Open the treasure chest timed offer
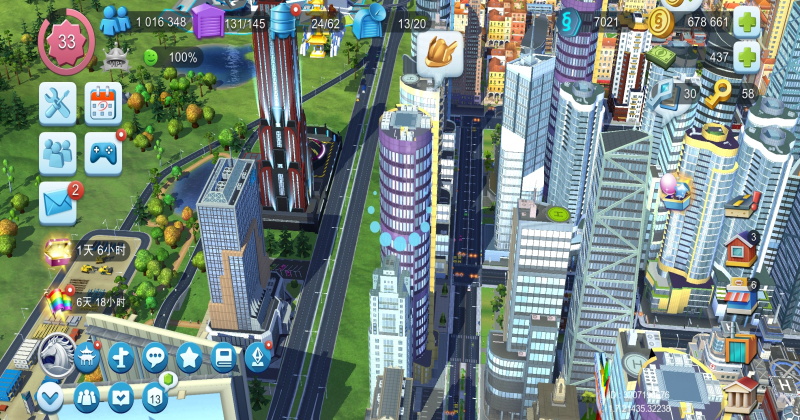 tap(57, 252)
